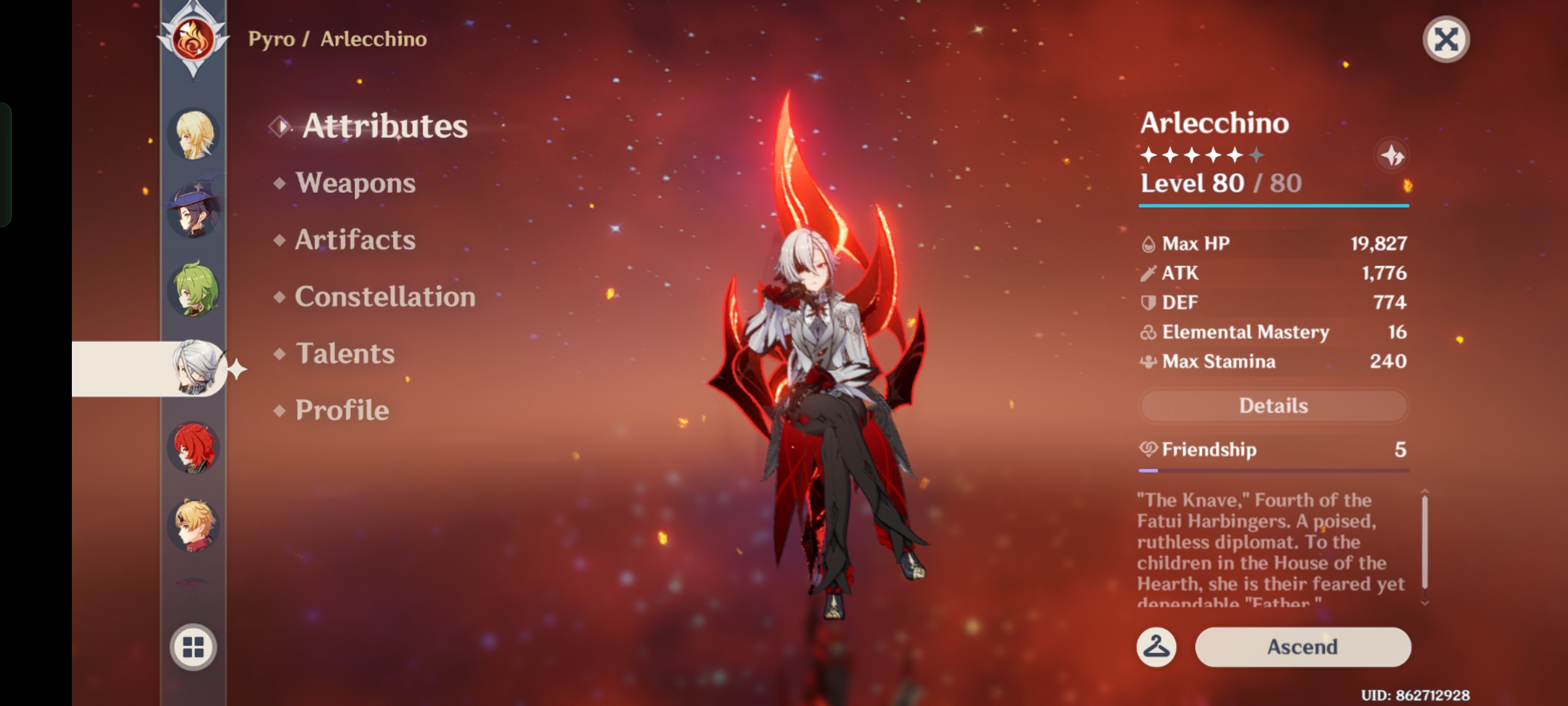Viewport: 1568px width, 706px height.
Task: Open the Details stat breakdown
Action: 1273,405
